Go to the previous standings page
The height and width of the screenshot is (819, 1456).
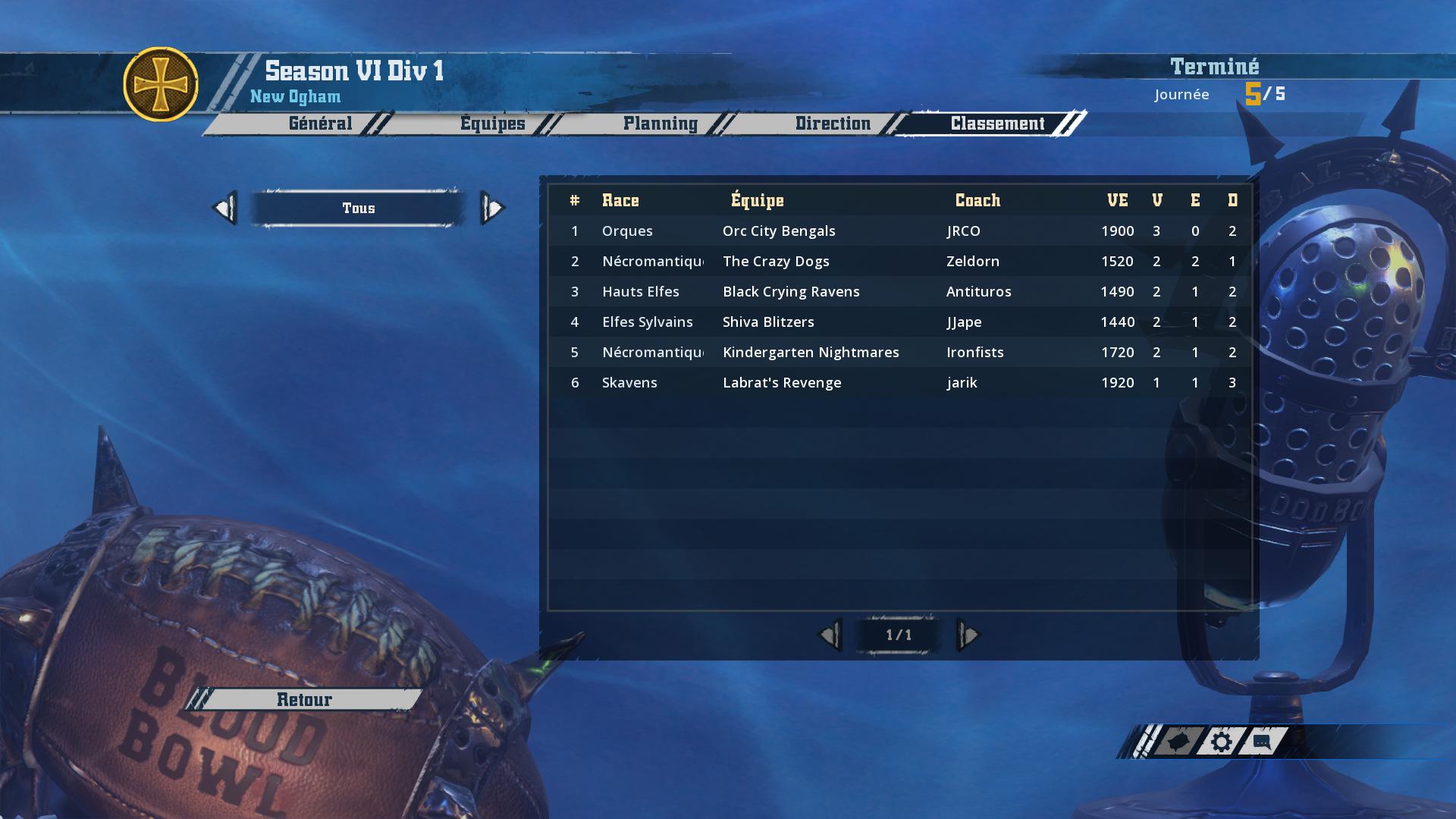click(830, 635)
